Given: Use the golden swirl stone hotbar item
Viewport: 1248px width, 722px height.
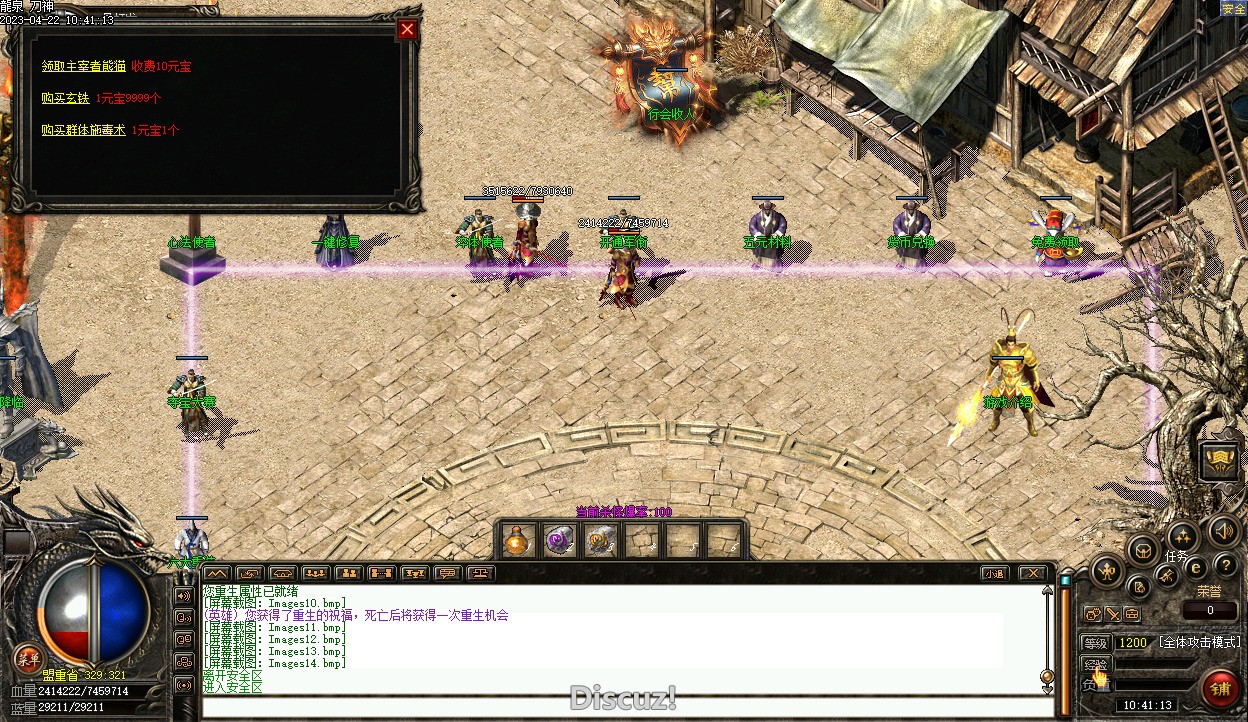Looking at the screenshot, I should point(600,541).
